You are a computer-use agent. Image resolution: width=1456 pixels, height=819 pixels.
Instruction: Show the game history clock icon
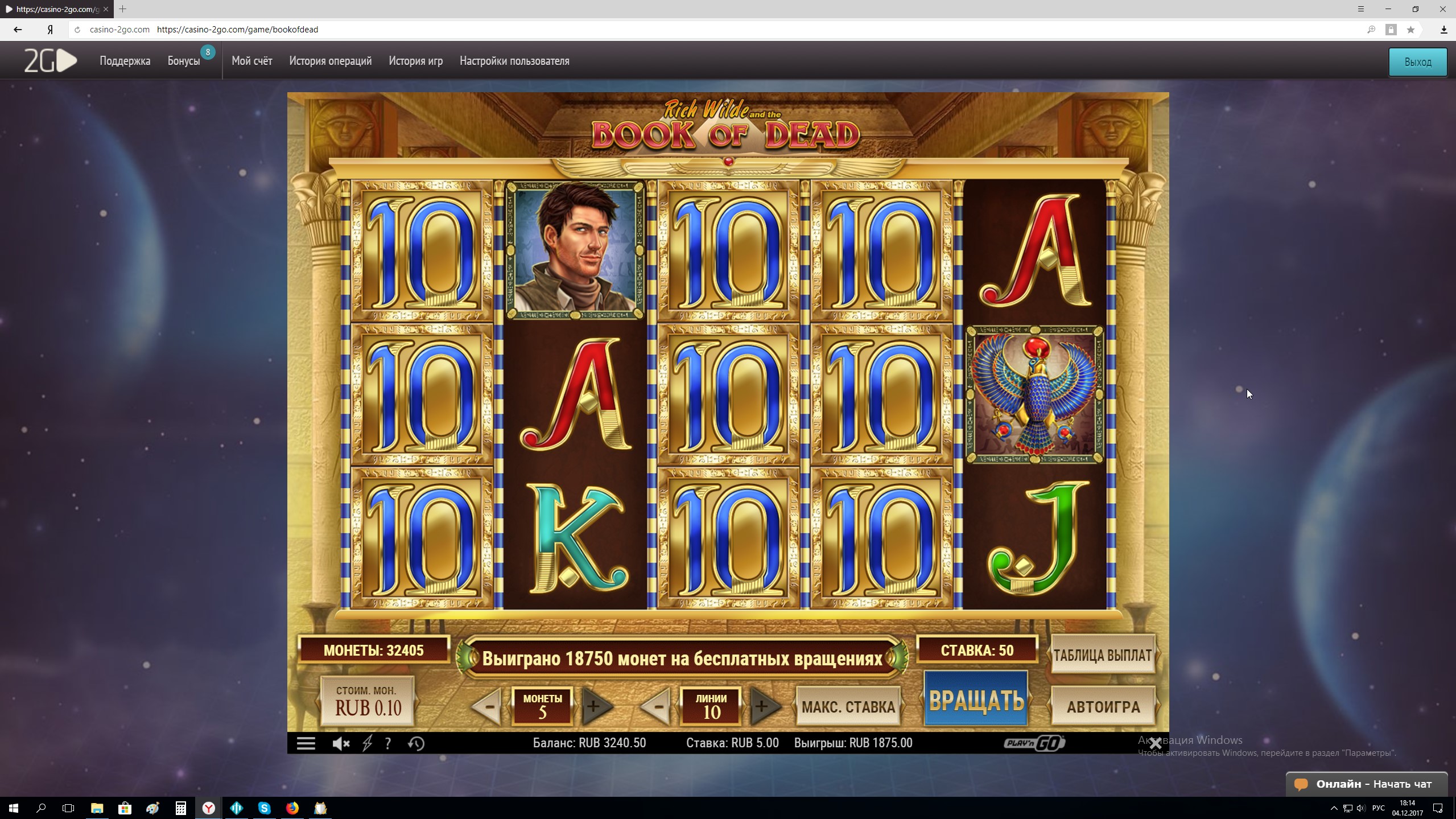[416, 743]
